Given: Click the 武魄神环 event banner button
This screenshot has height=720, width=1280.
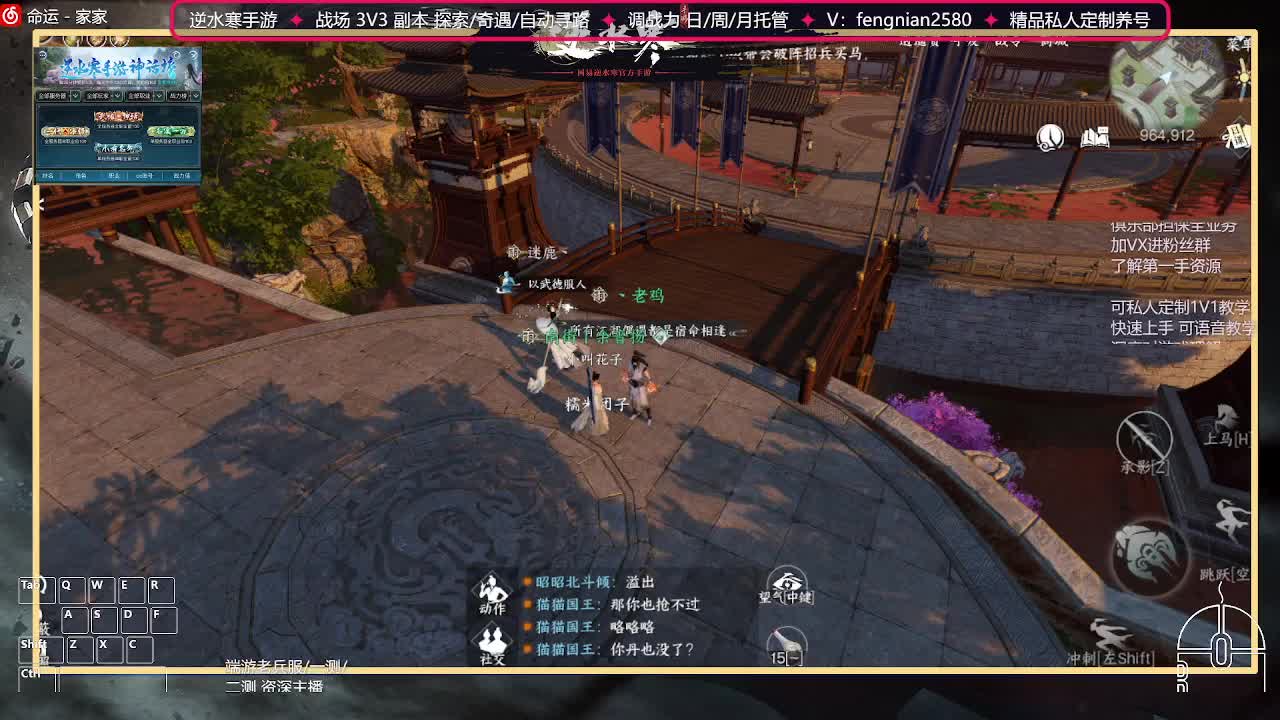Looking at the screenshot, I should 118,116.
